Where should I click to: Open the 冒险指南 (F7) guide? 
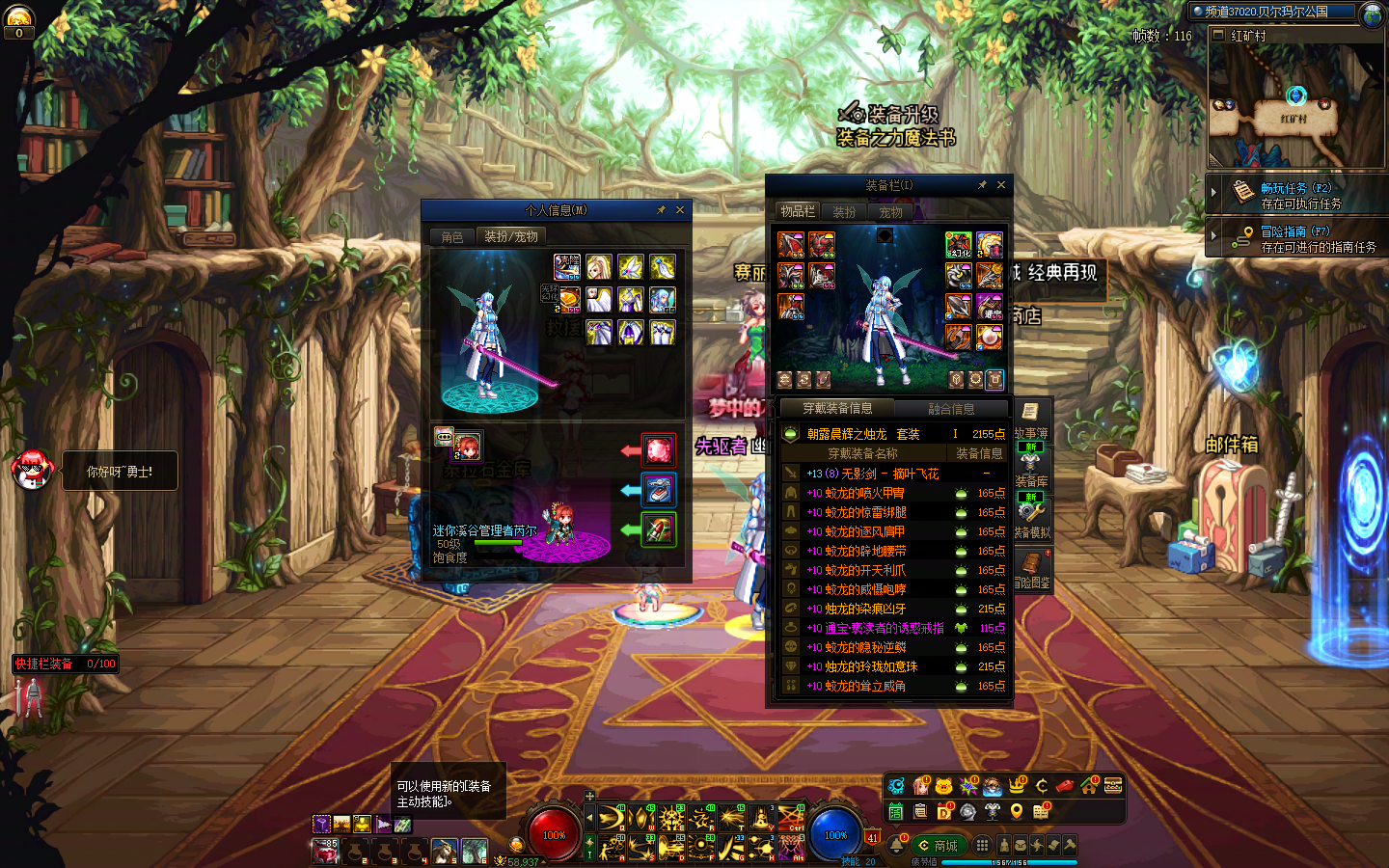[x=1295, y=239]
